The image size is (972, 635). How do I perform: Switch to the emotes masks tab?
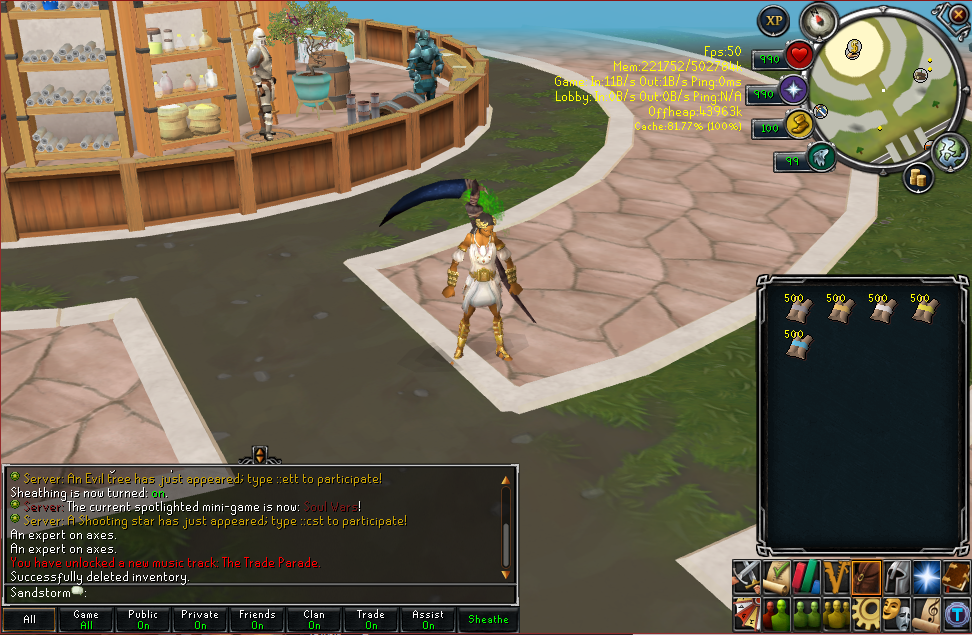pos(896,611)
